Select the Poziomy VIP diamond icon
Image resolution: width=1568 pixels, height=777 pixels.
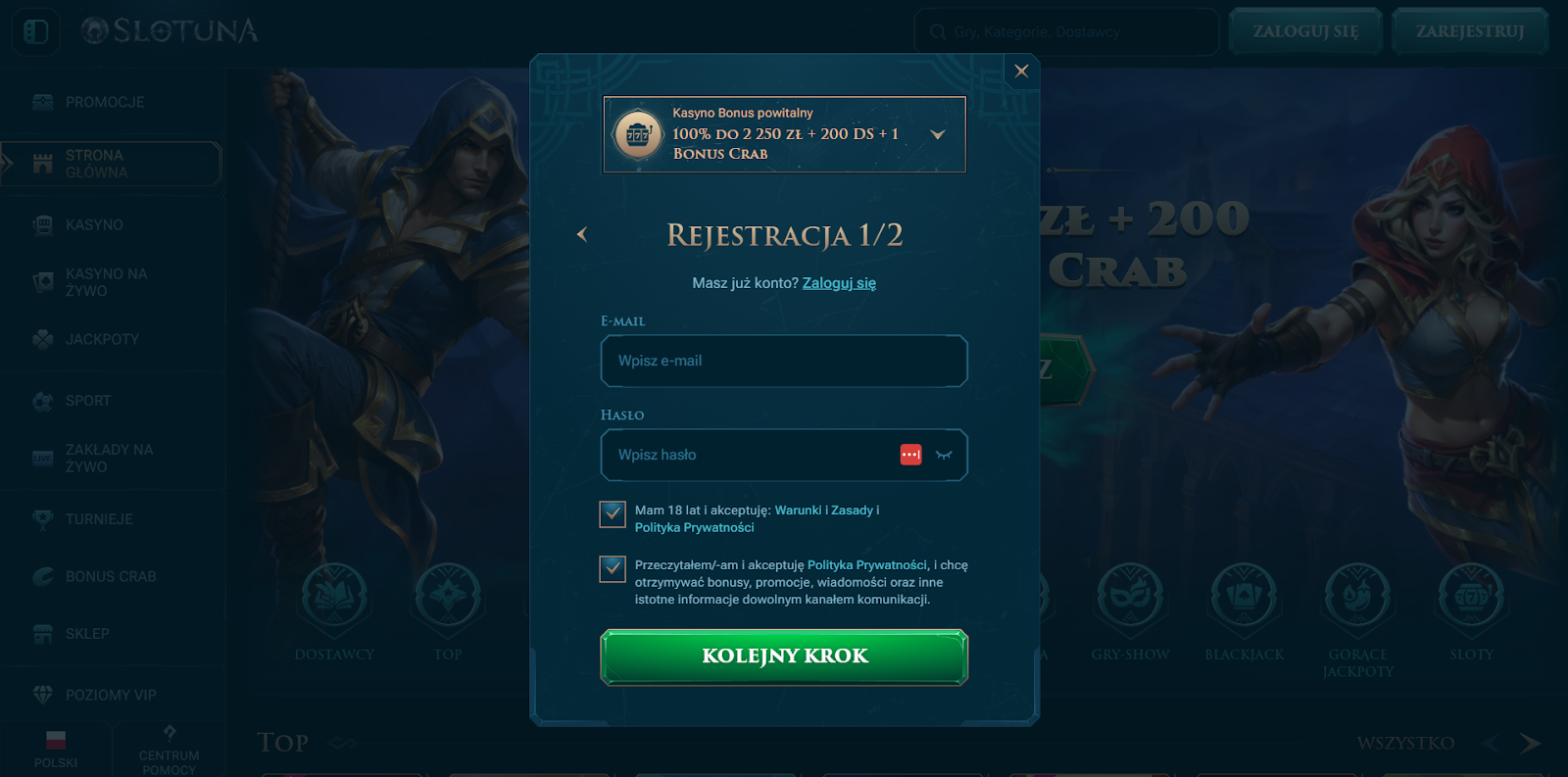[42, 693]
